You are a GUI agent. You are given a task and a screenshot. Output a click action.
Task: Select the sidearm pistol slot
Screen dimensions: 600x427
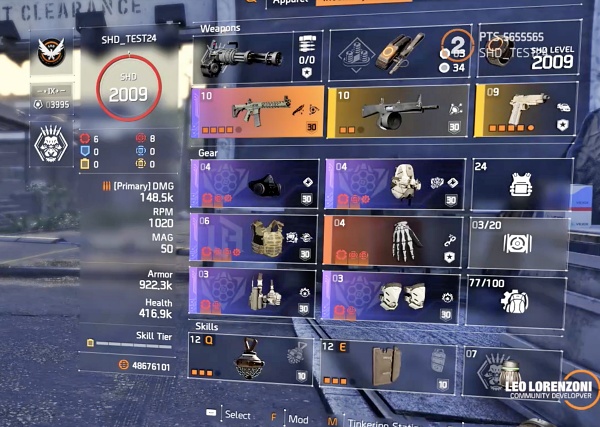click(524, 110)
